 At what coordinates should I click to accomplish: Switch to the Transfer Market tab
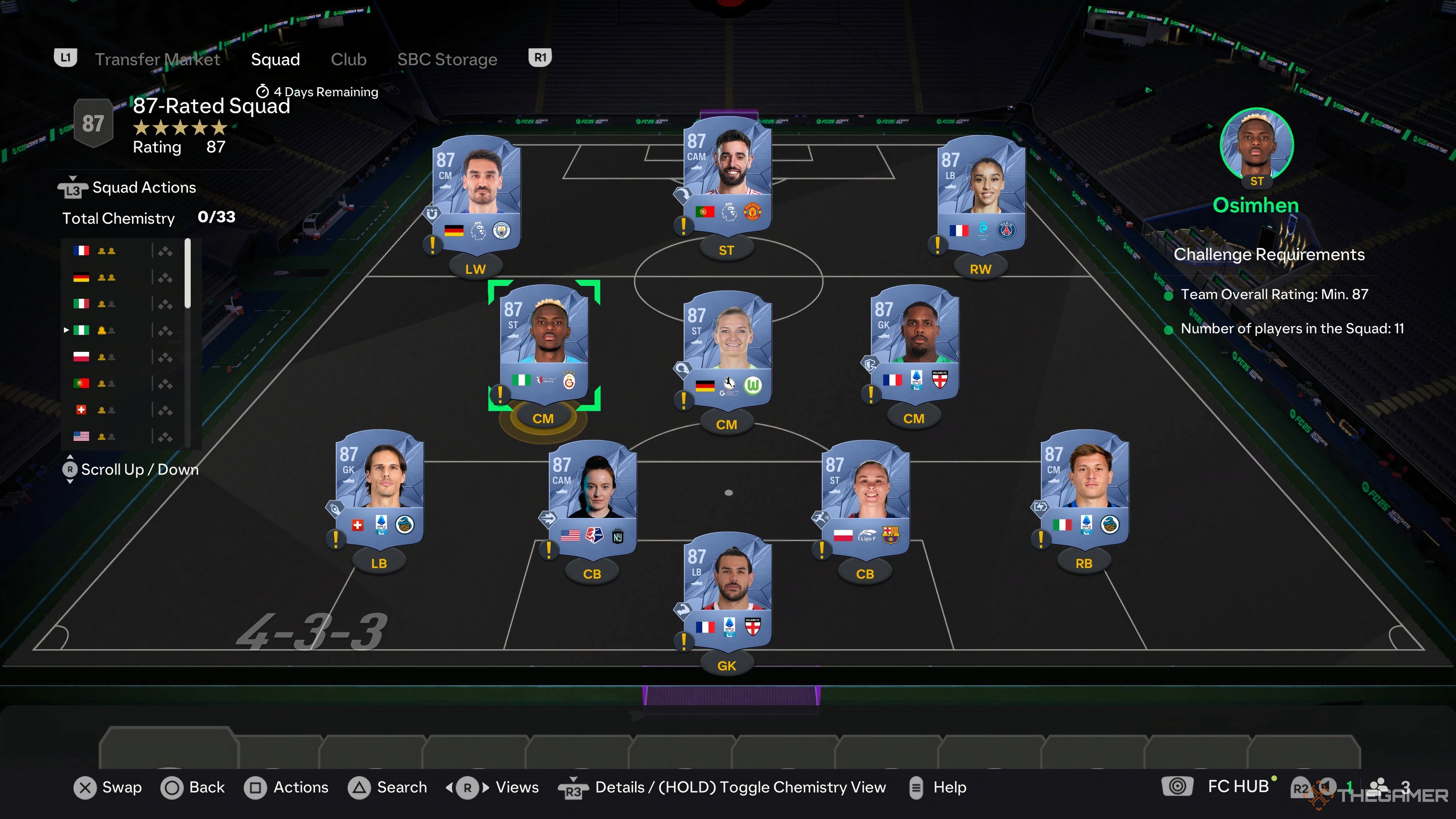pyautogui.click(x=157, y=60)
